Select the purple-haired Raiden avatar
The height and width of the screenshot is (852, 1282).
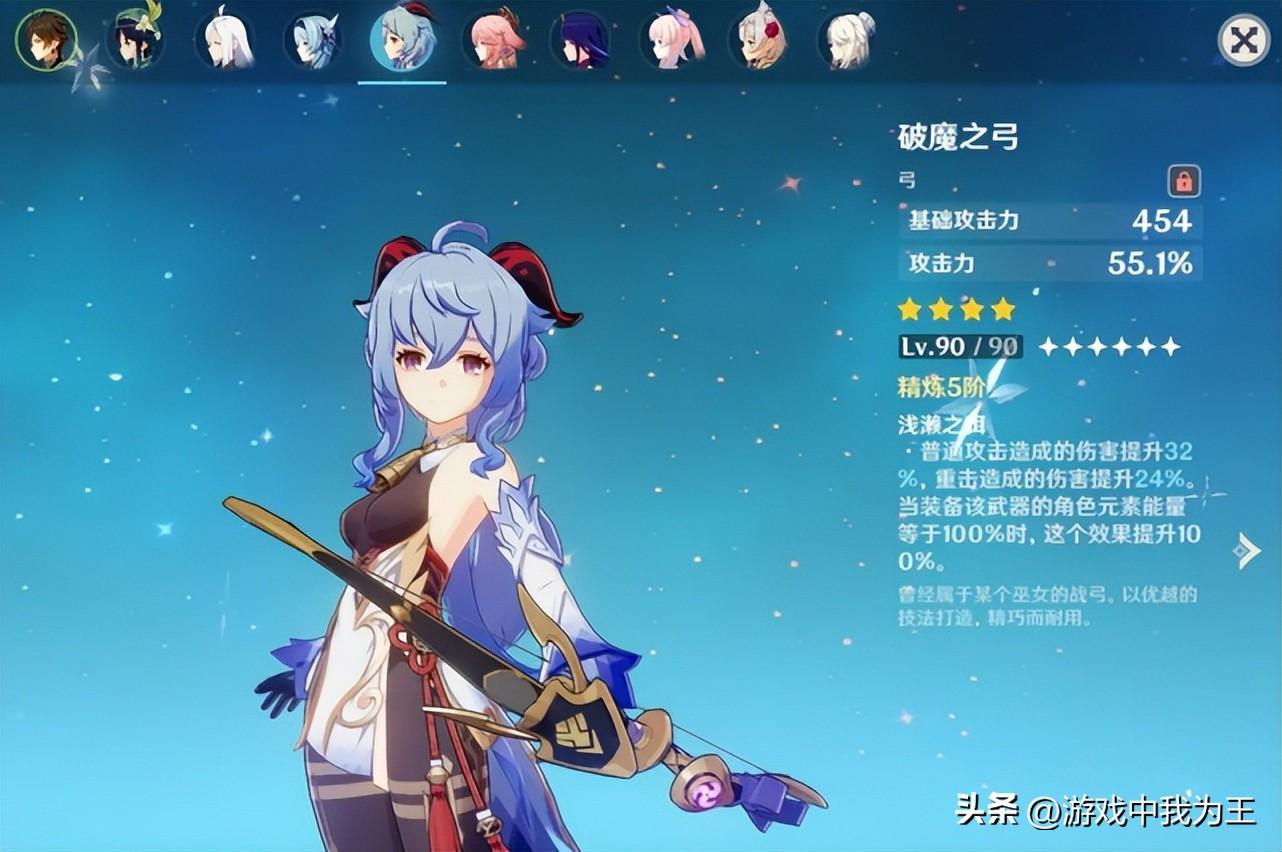tap(578, 40)
